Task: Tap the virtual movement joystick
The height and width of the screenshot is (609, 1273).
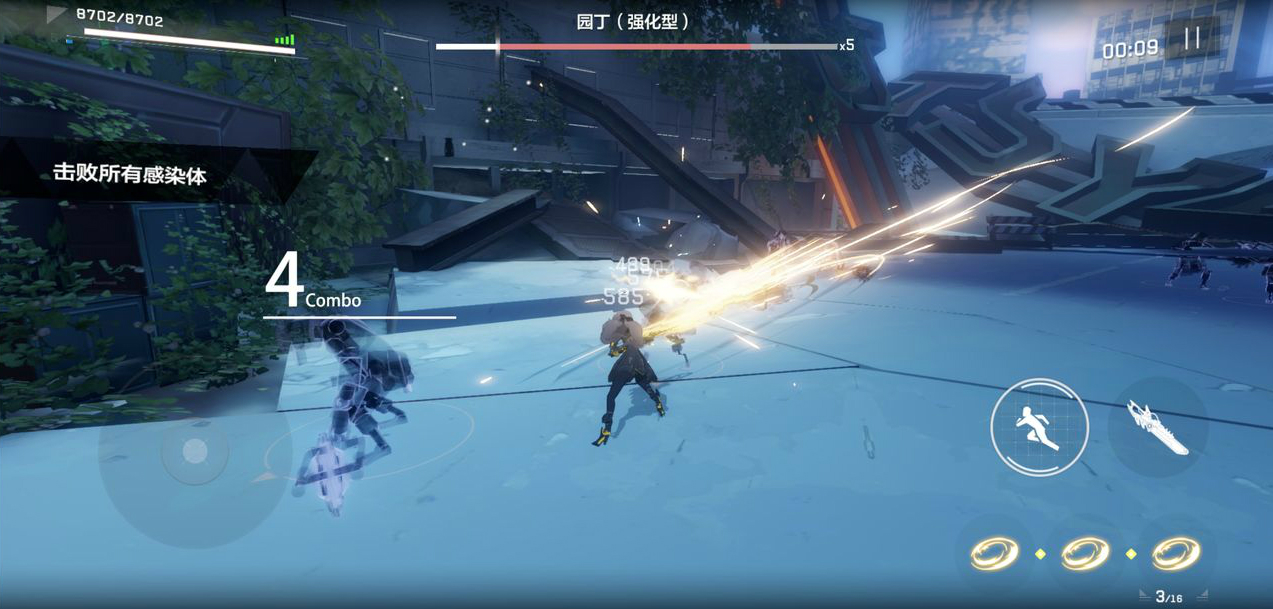Action: [x=195, y=452]
